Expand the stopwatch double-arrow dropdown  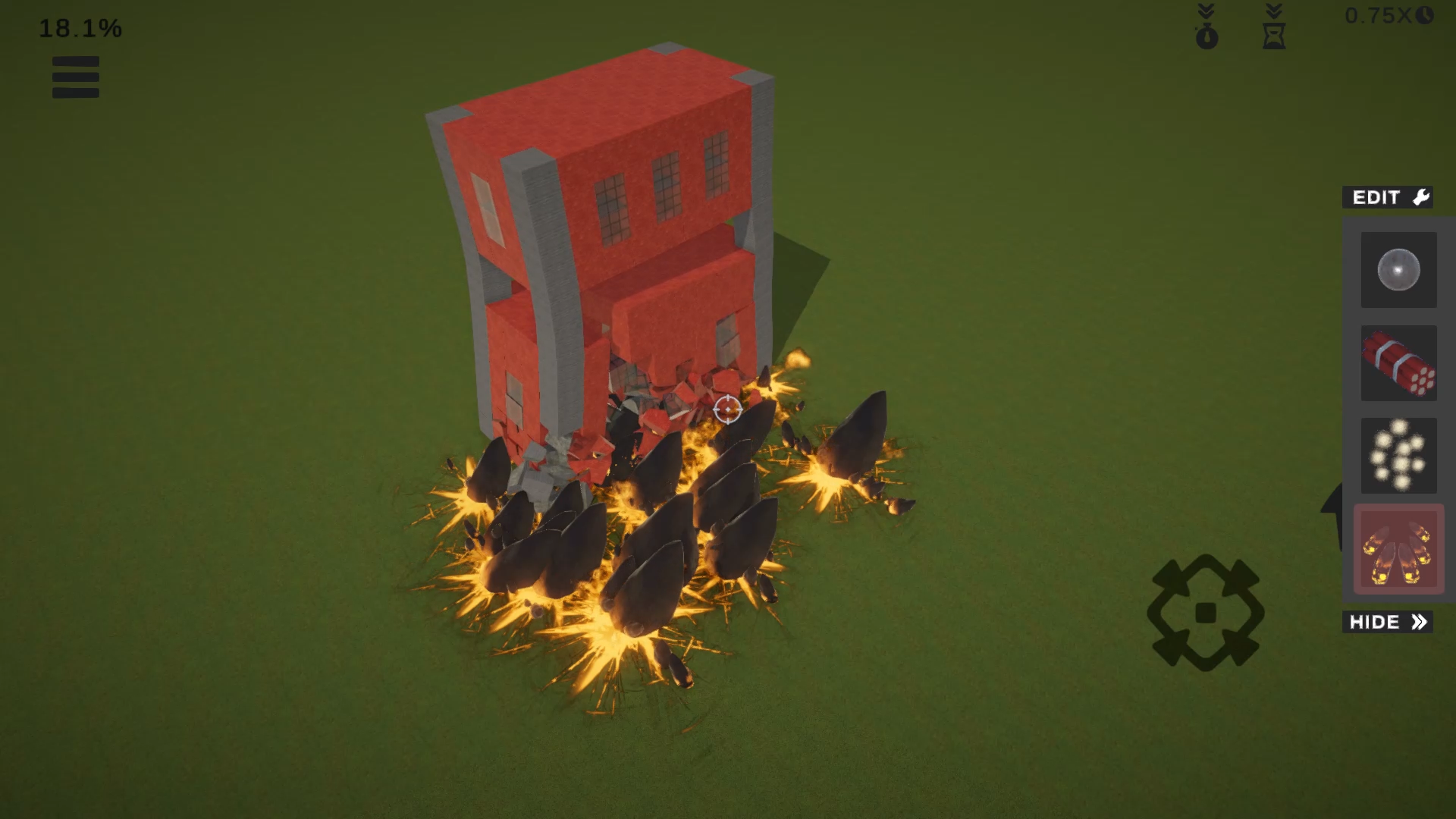coord(1207,10)
